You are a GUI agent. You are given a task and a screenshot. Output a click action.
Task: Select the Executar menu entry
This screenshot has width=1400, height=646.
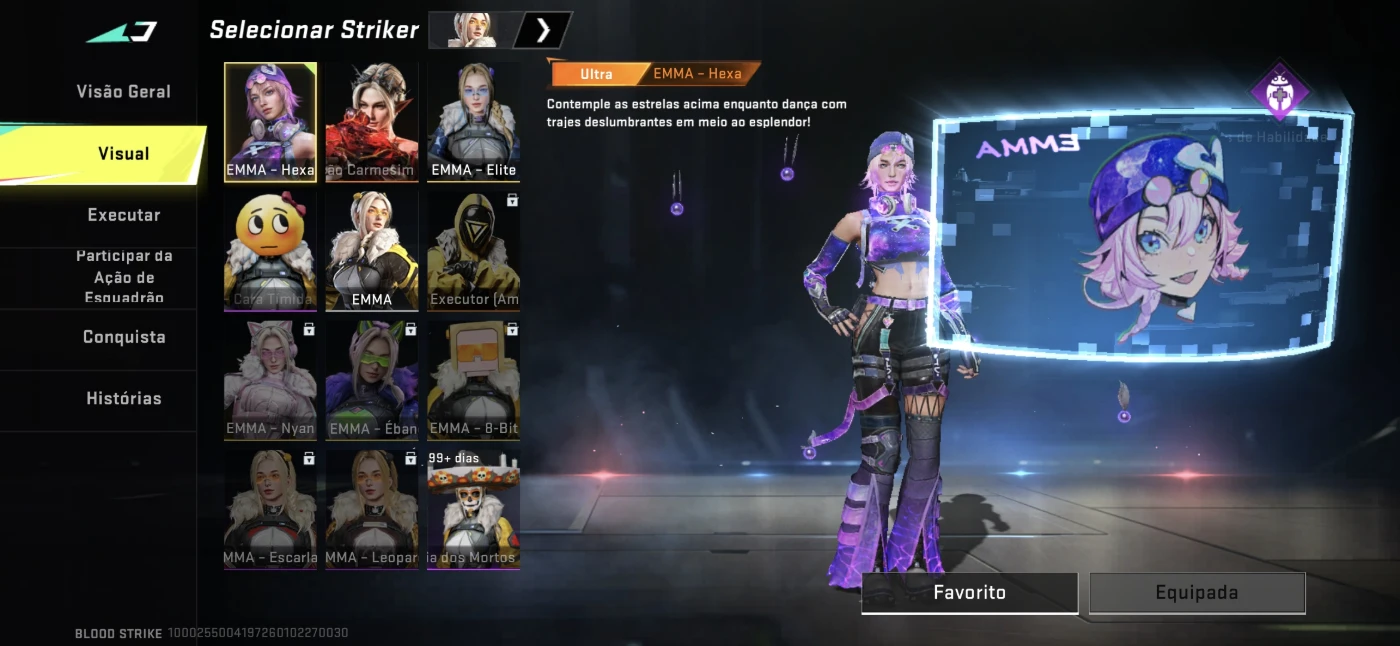point(123,215)
